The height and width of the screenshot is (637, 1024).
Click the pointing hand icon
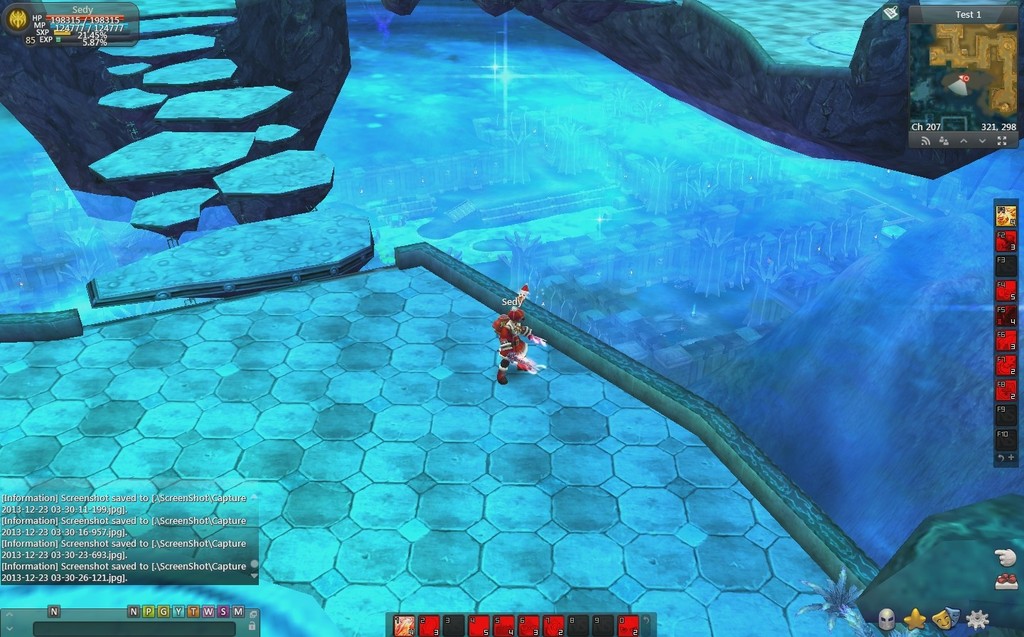(x=1005, y=557)
